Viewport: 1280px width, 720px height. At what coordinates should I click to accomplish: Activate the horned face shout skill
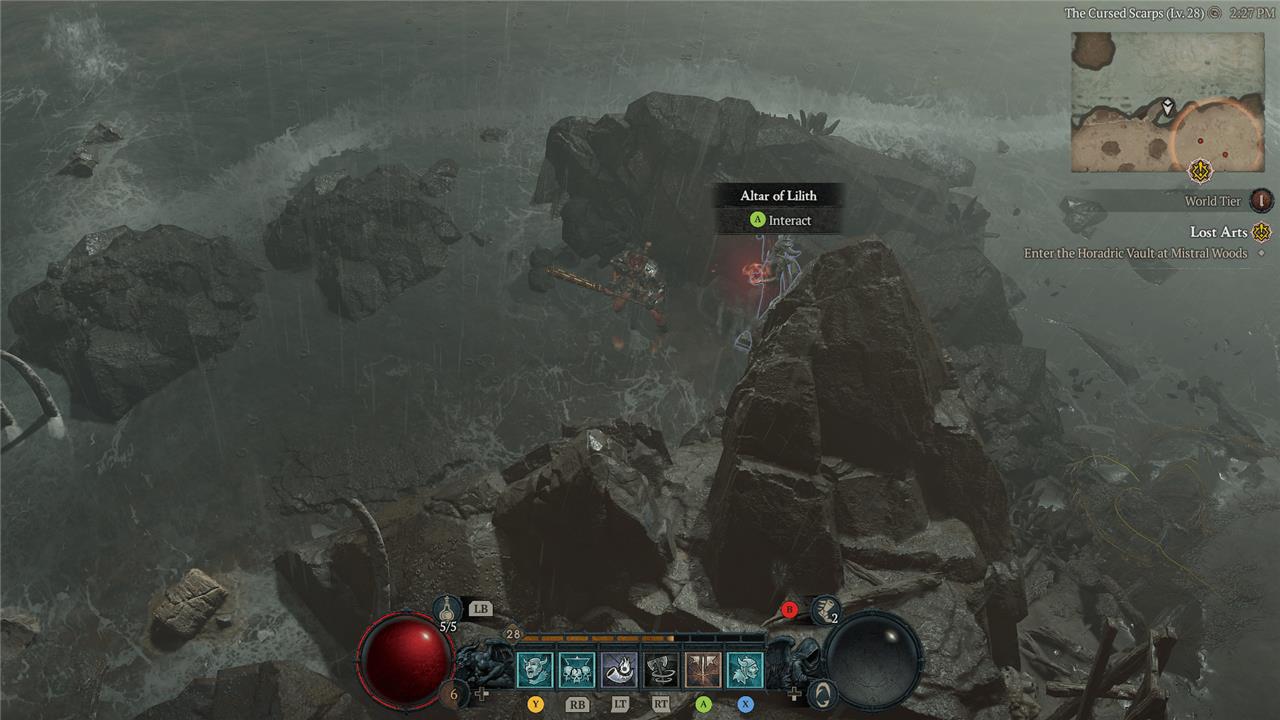[535, 669]
